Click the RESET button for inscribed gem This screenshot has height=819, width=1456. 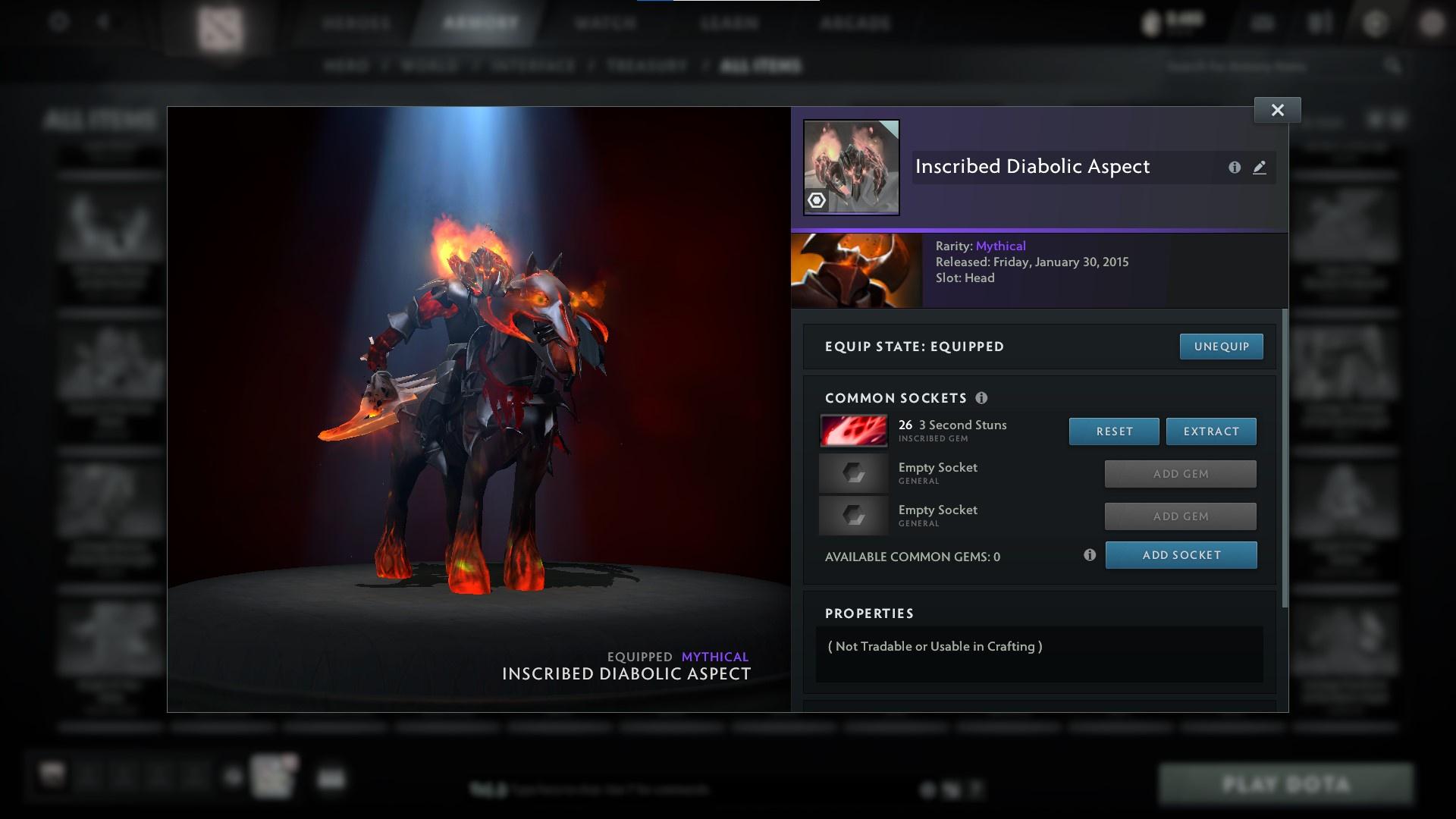tap(1113, 431)
